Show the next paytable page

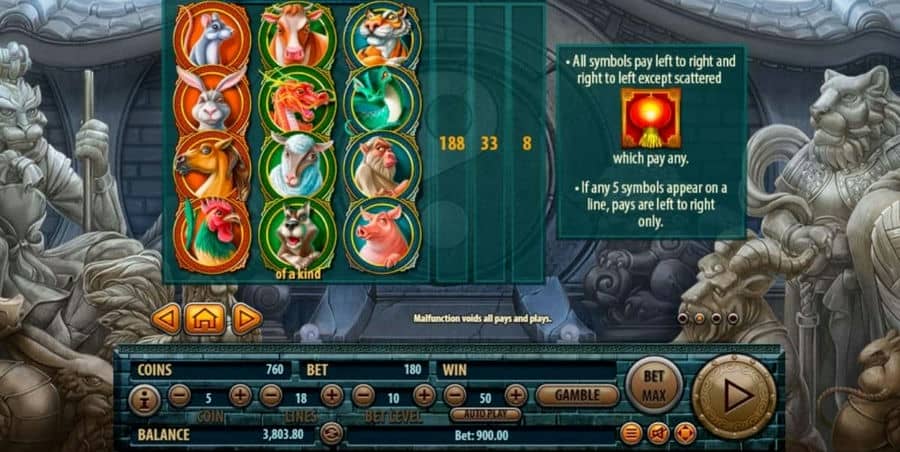point(246,319)
